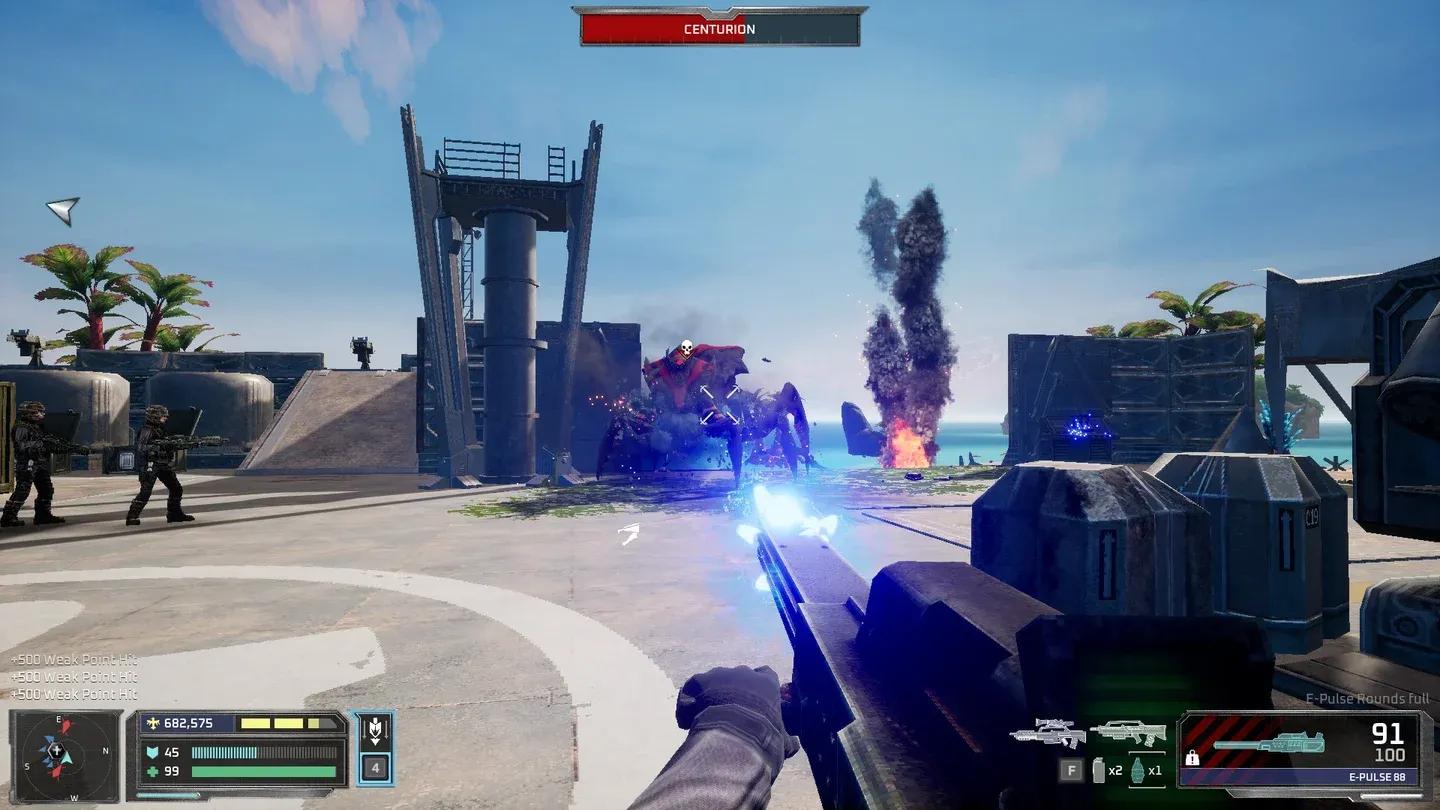Select the grenade icon labeled x1
Viewport: 1440px width, 810px height.
pyautogui.click(x=1139, y=770)
